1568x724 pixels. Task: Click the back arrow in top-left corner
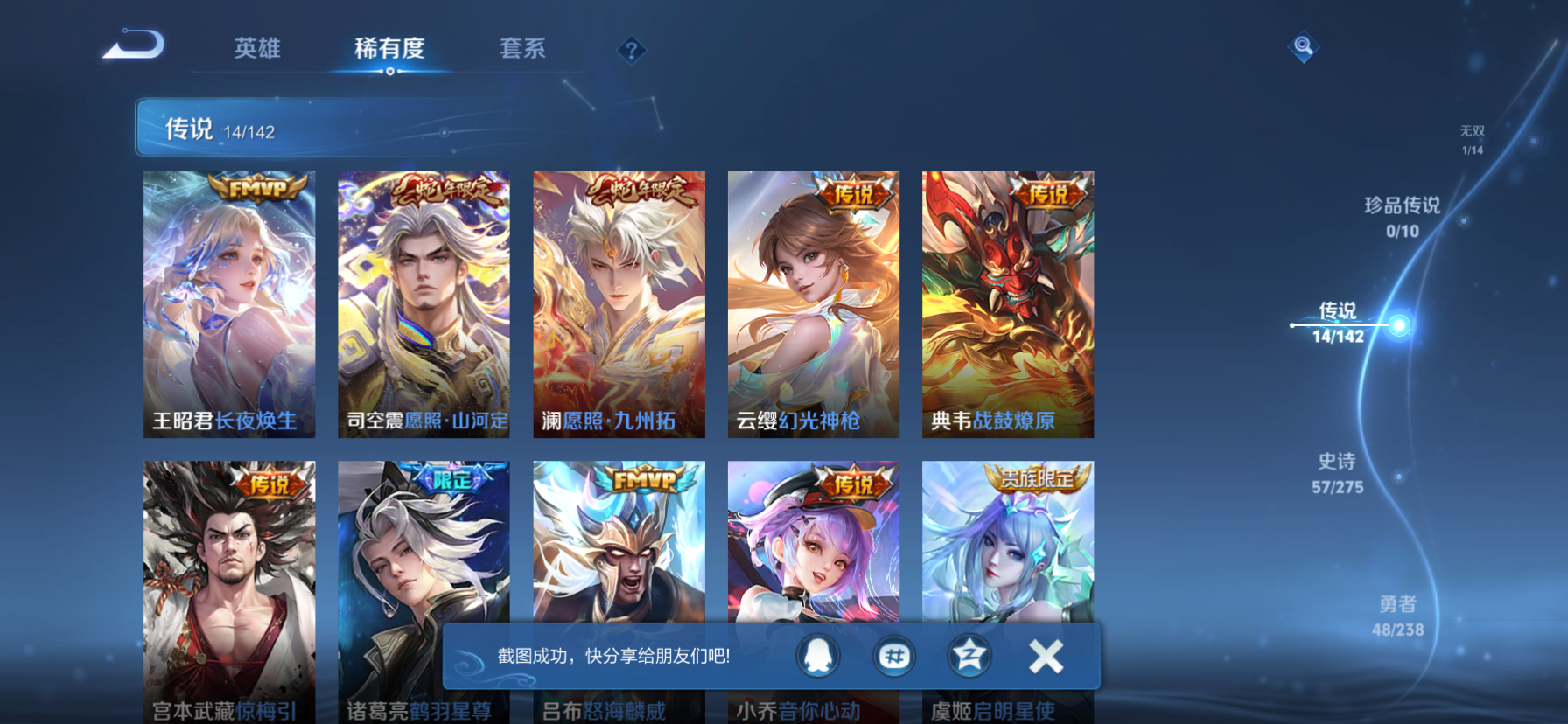(x=133, y=42)
